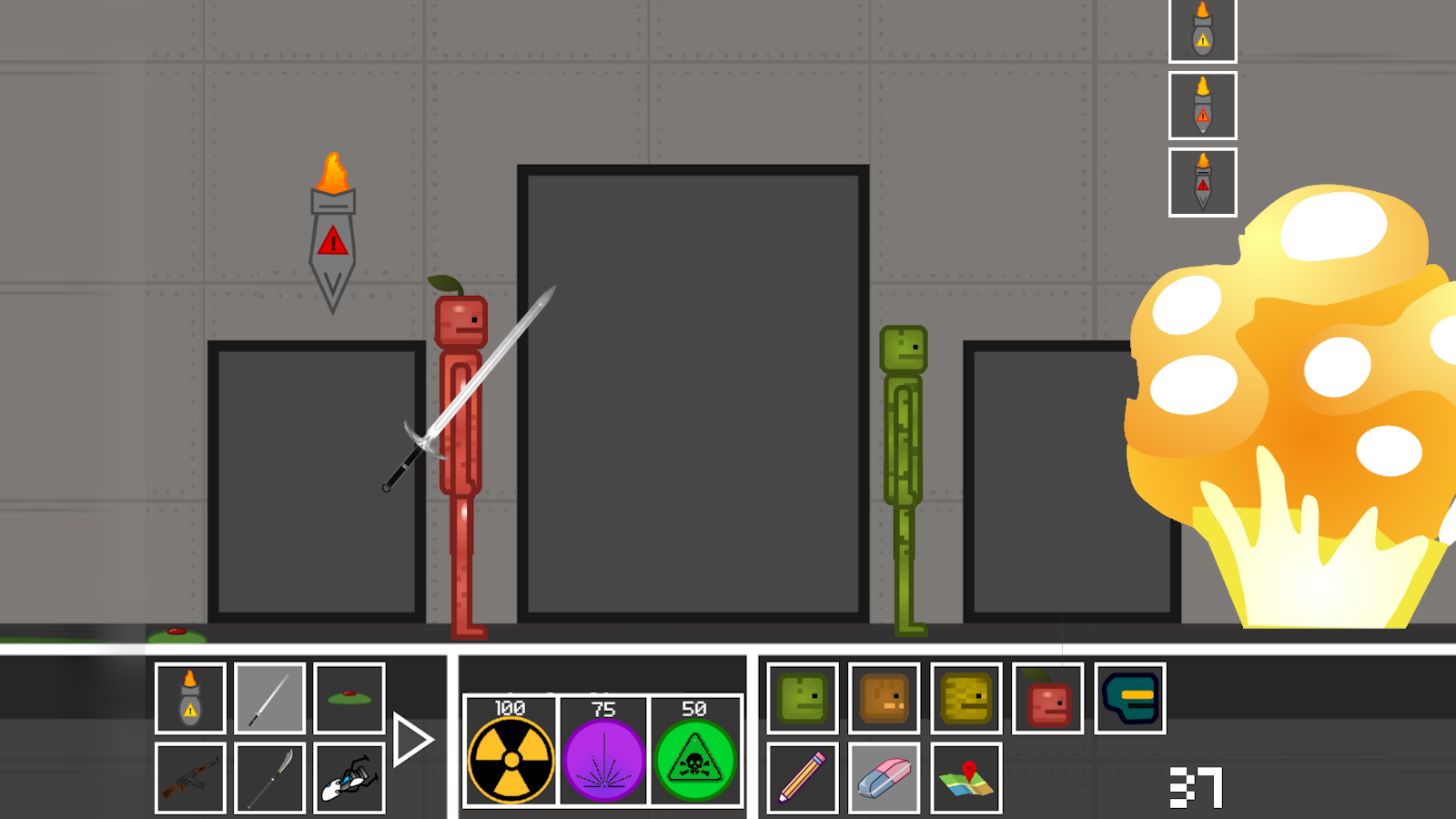Enable the eraser tool

tap(885, 780)
